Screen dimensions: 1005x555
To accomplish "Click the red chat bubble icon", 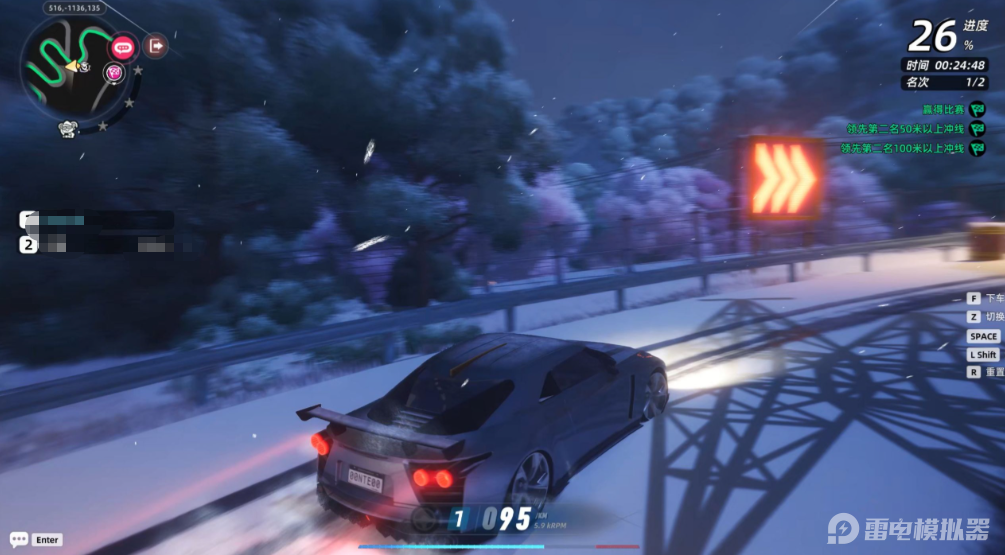I will pos(123,45).
